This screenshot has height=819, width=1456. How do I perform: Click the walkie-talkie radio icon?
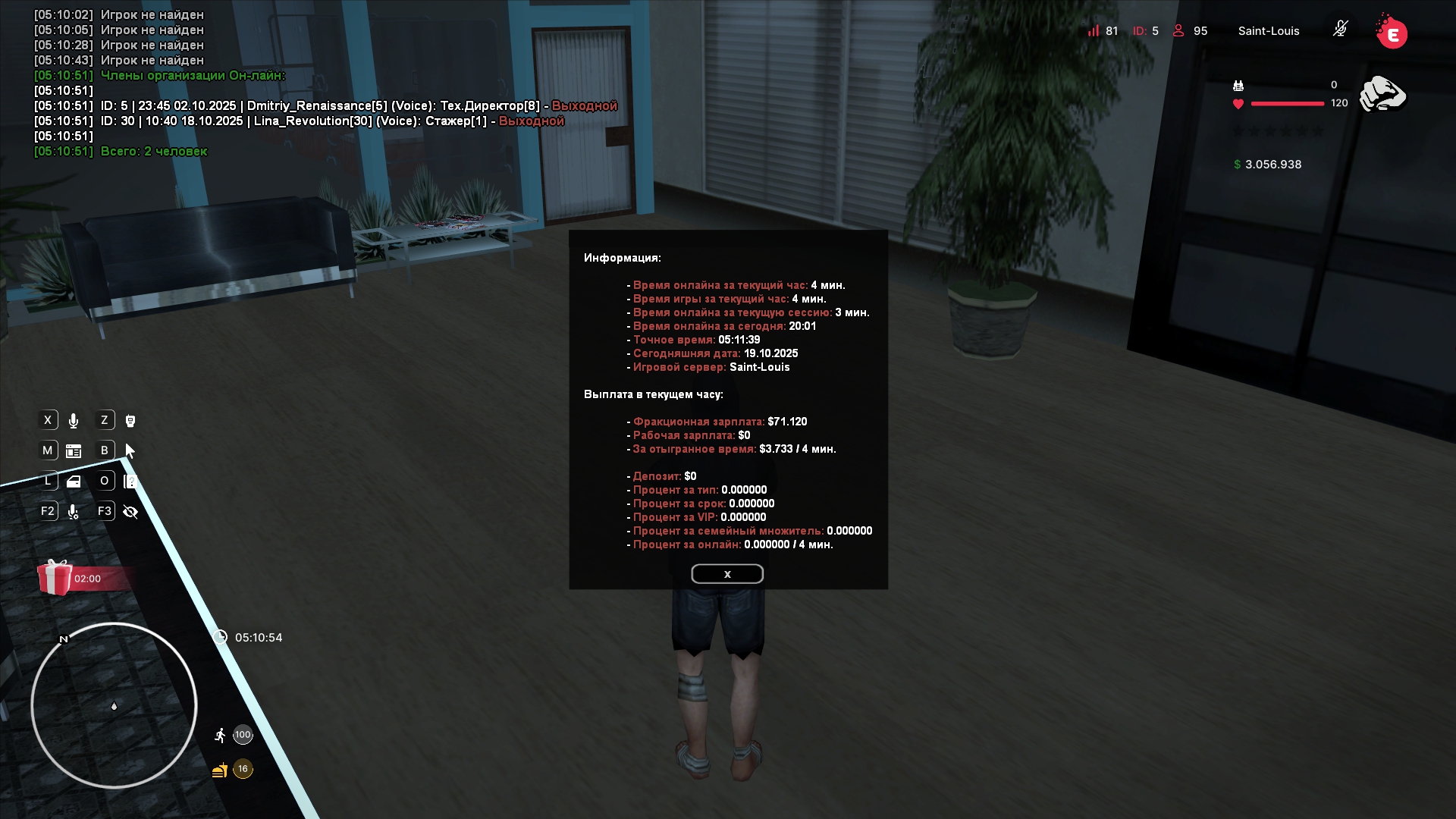click(130, 421)
